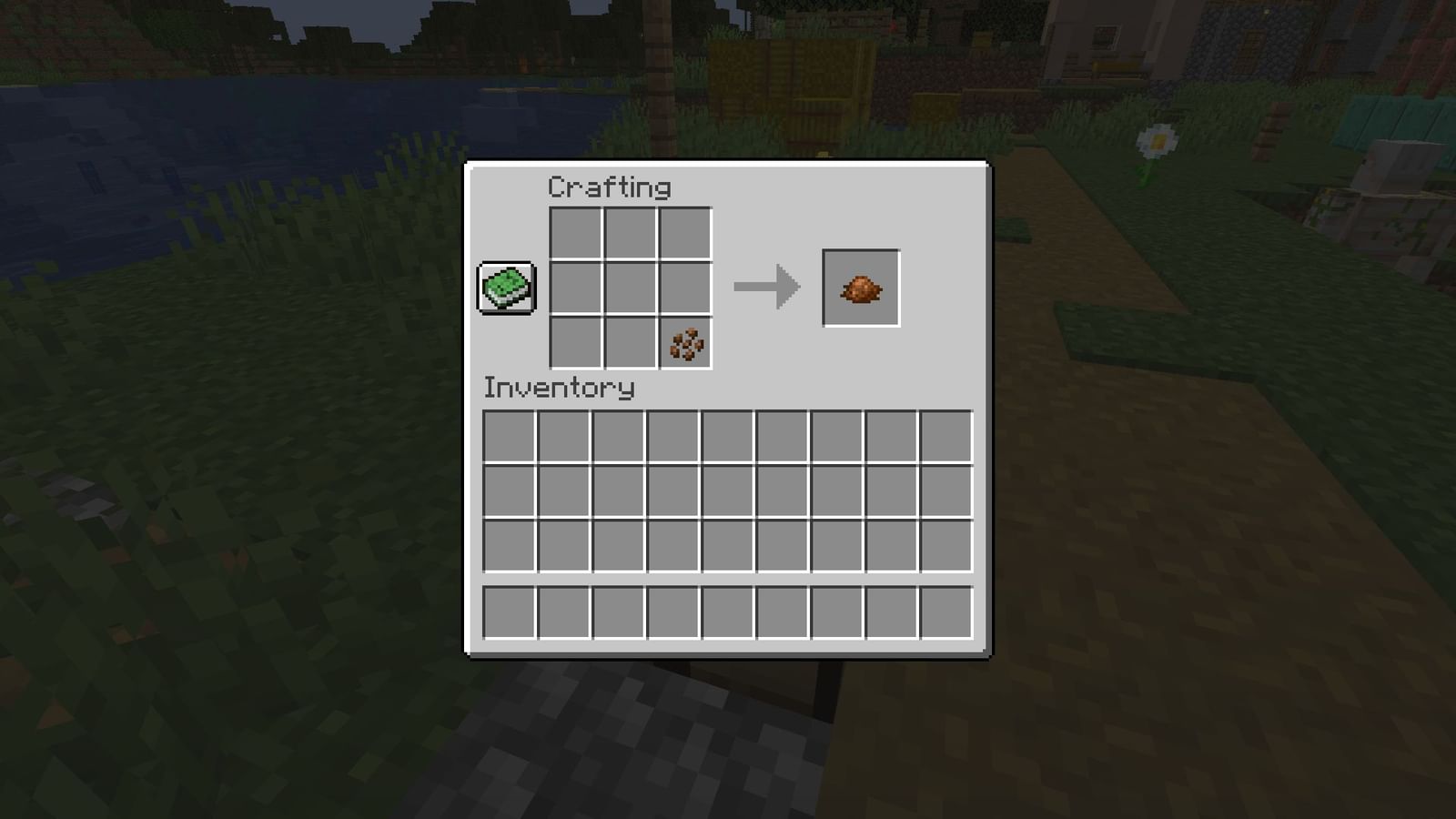
Task: Click the middle hotbar slot
Action: [729, 612]
